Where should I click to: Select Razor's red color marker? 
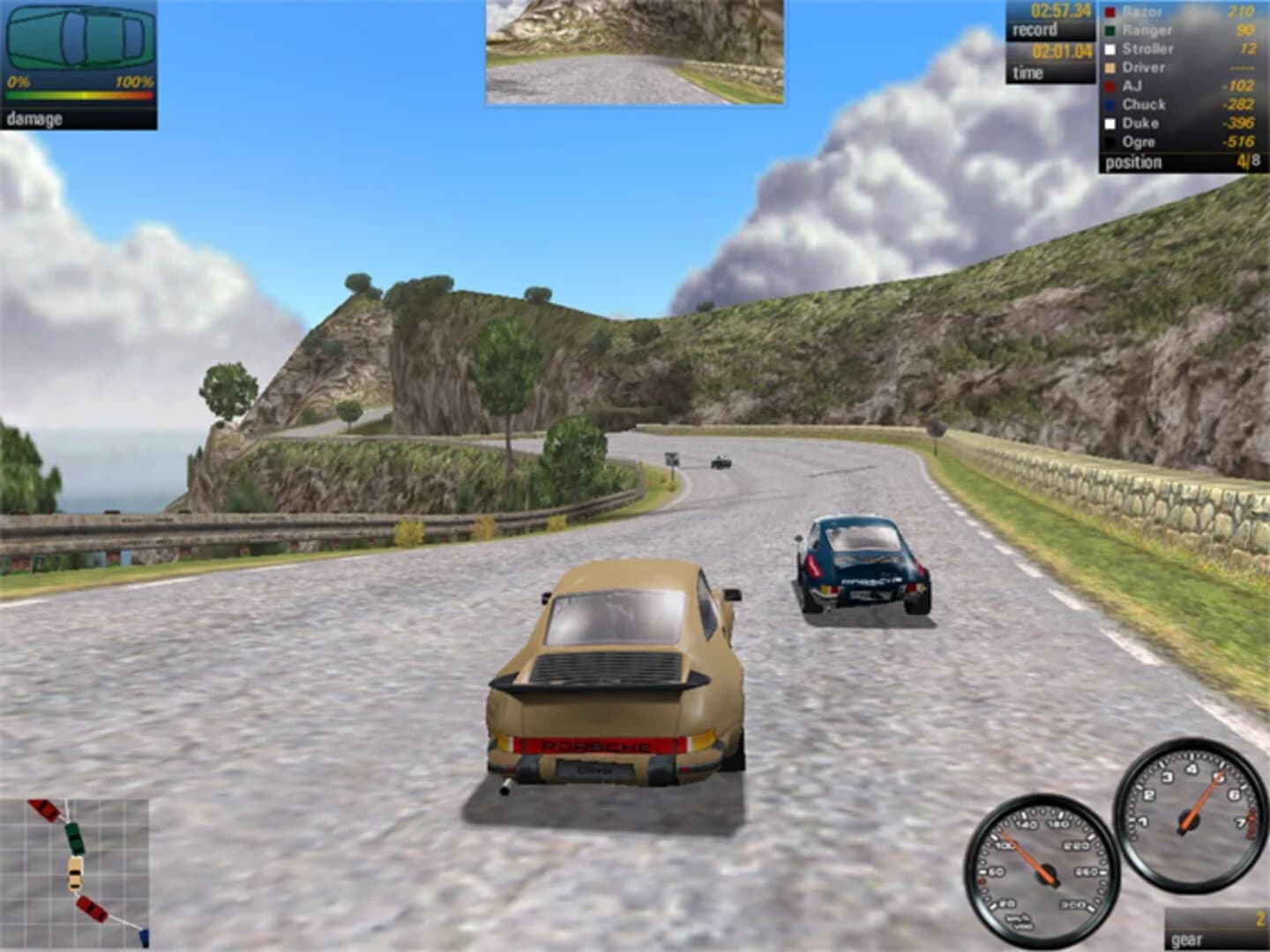[x=1108, y=11]
